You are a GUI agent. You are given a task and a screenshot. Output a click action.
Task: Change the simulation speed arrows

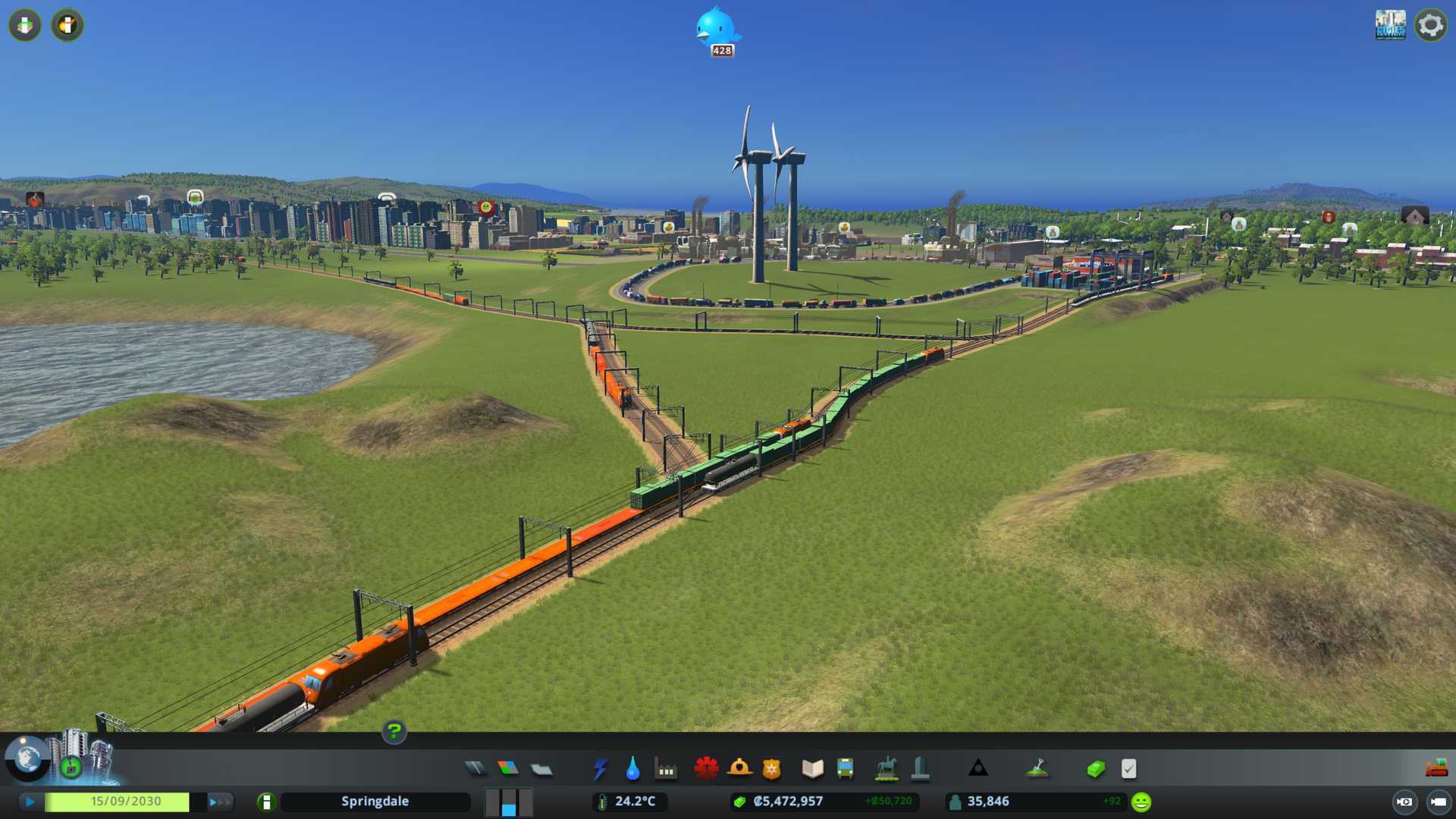click(220, 802)
